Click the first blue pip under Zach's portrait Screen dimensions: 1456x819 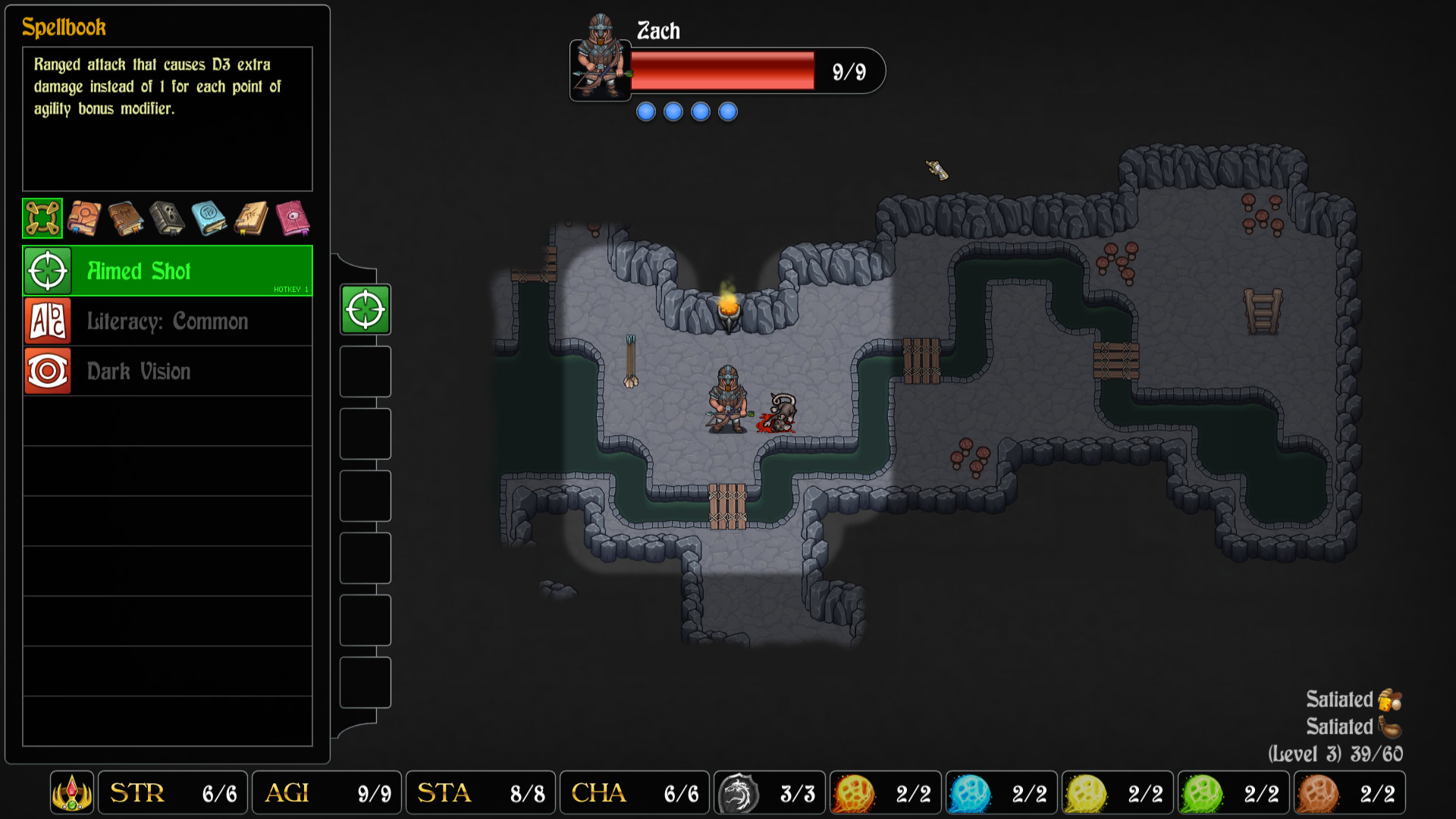click(645, 111)
